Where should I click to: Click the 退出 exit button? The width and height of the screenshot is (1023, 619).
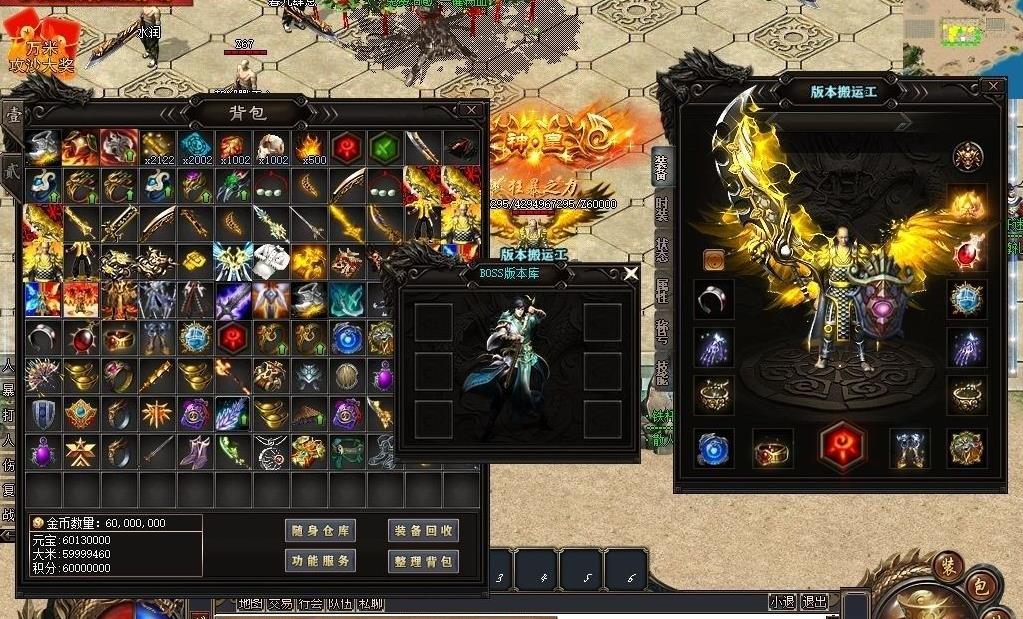pyautogui.click(x=815, y=602)
